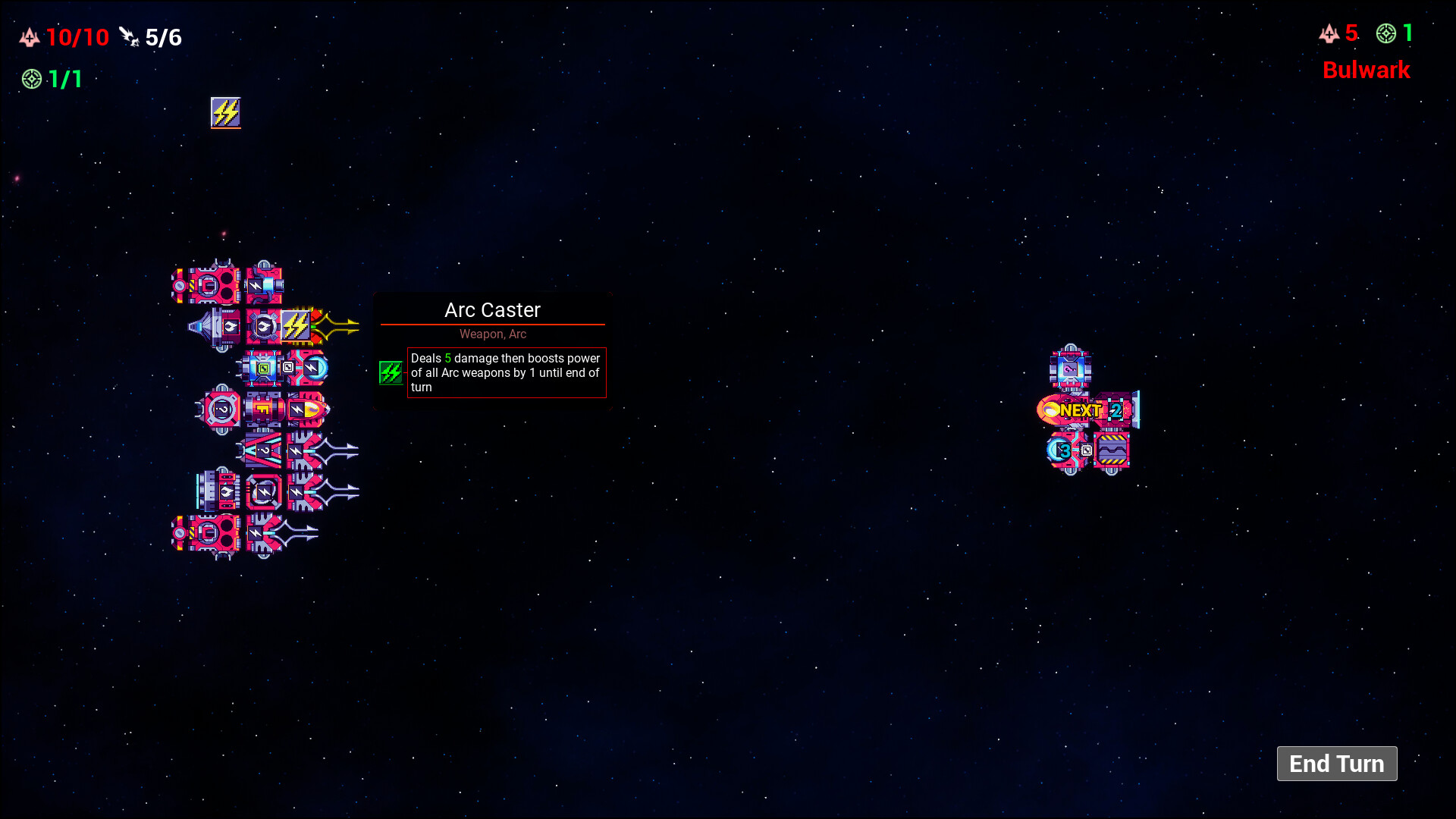Click the green 1 counter beside enemy stats
This screenshot has width=1456, height=819.
pyautogui.click(x=1407, y=33)
